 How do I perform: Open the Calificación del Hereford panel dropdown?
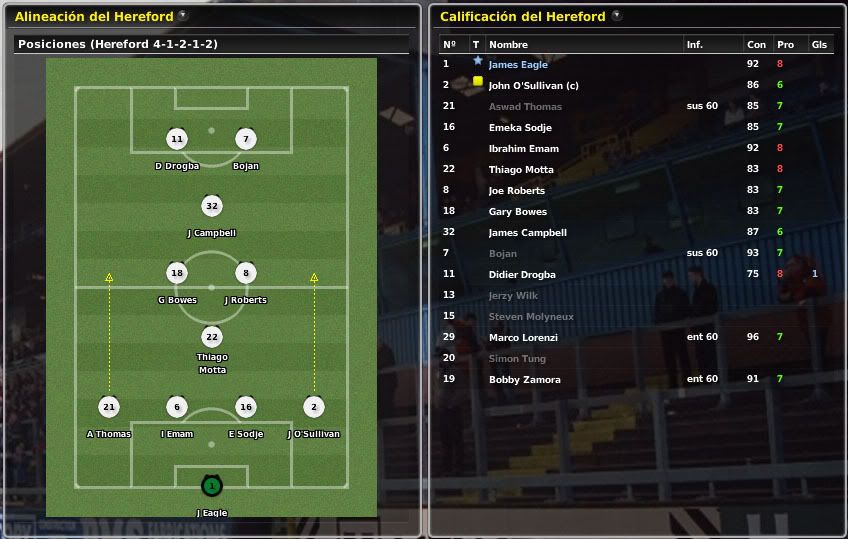click(616, 16)
